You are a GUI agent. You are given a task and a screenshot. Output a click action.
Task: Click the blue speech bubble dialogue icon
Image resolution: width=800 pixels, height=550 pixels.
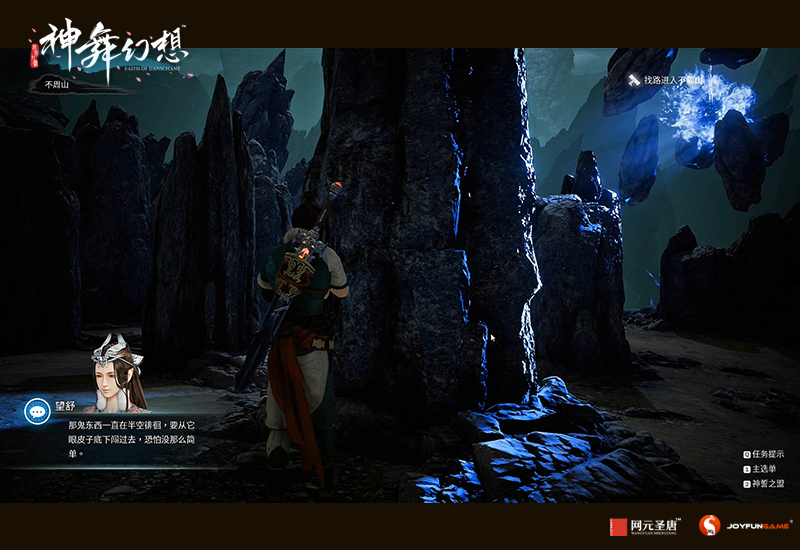pyautogui.click(x=38, y=410)
